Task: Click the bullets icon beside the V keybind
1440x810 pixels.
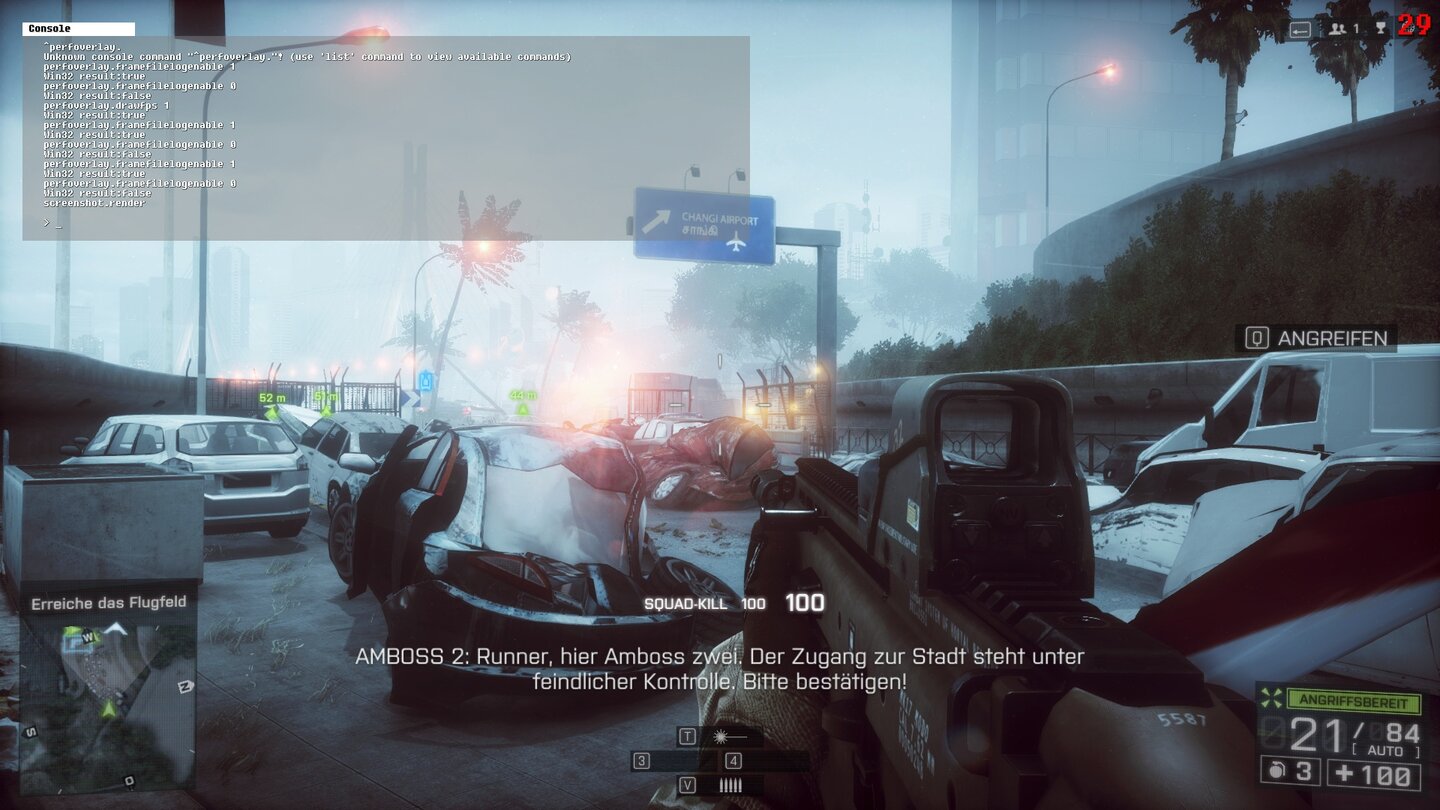Action: click(731, 784)
